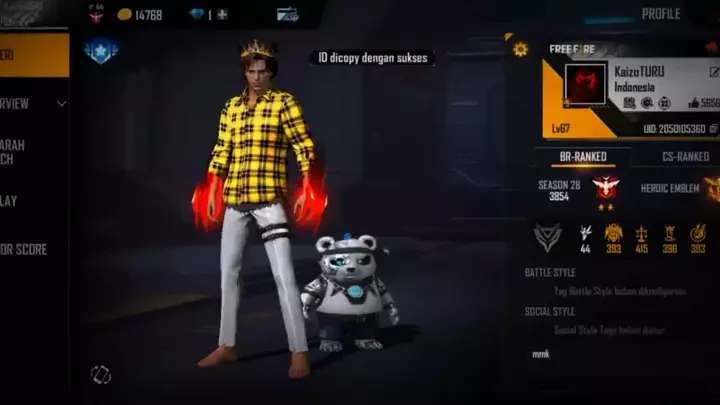Screen dimensions: 720x405
Task: Copy the UID using the copy icon
Action: click(713, 129)
